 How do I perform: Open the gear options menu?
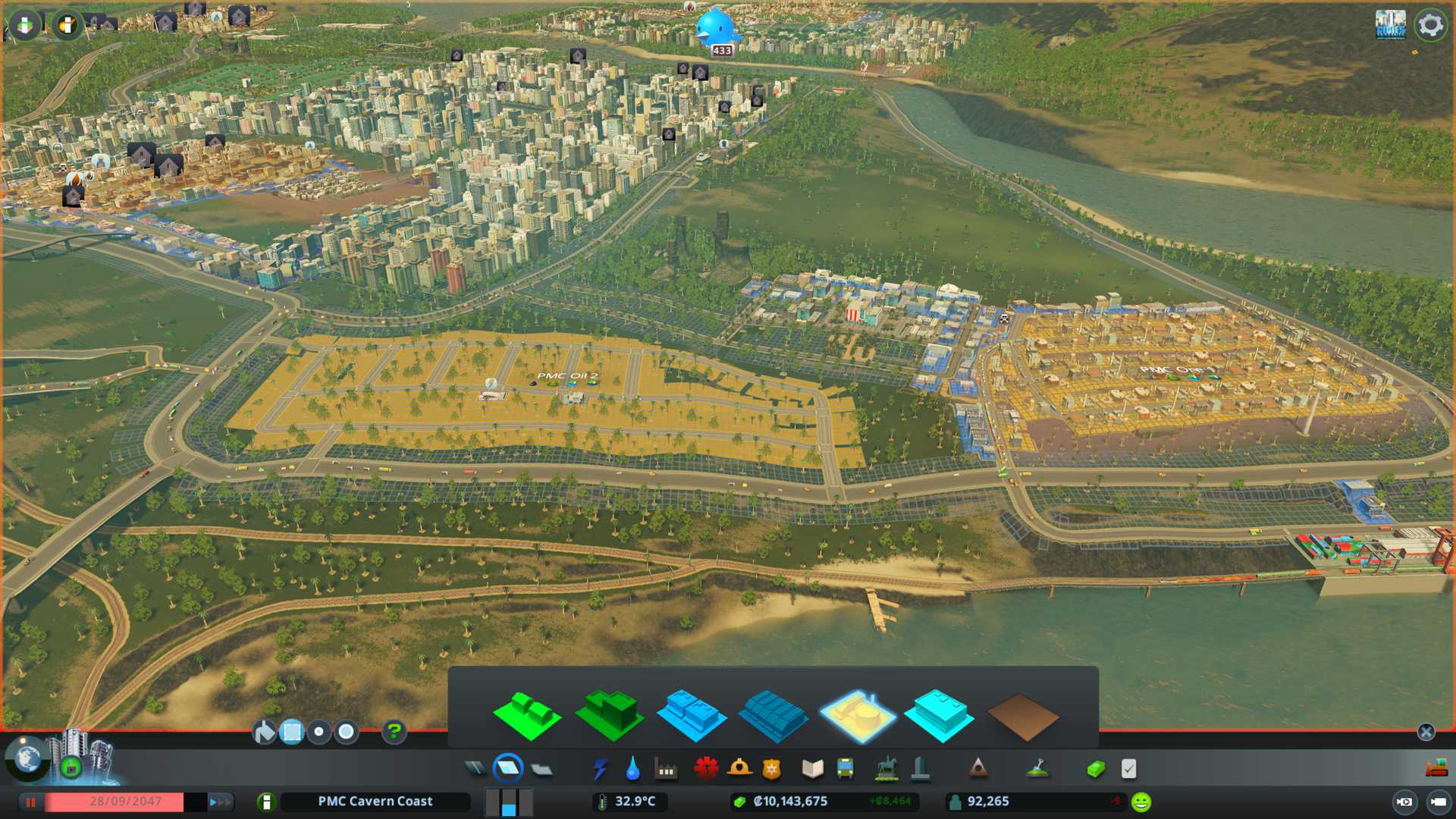1431,25
